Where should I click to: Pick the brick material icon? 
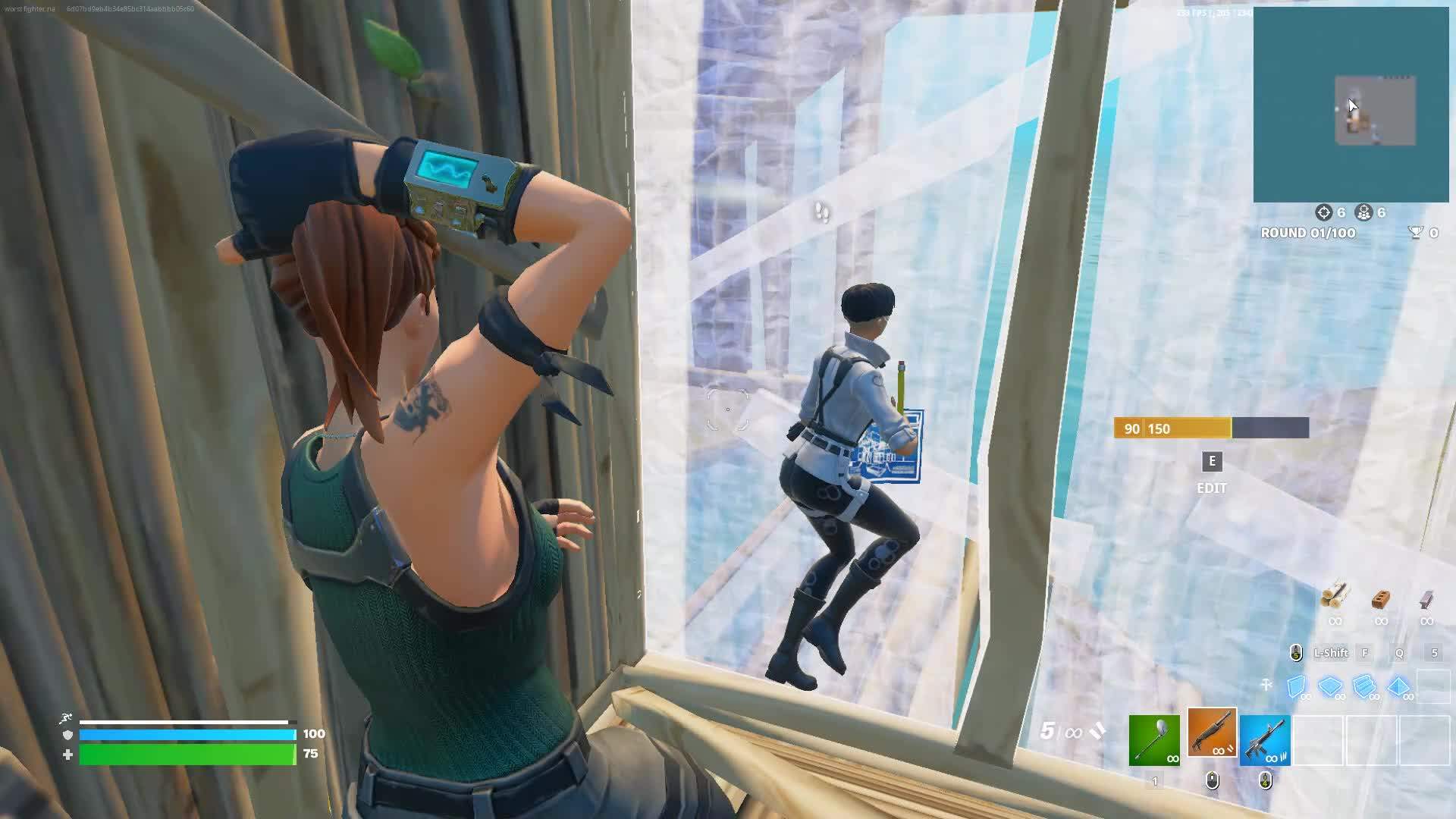point(1381,600)
